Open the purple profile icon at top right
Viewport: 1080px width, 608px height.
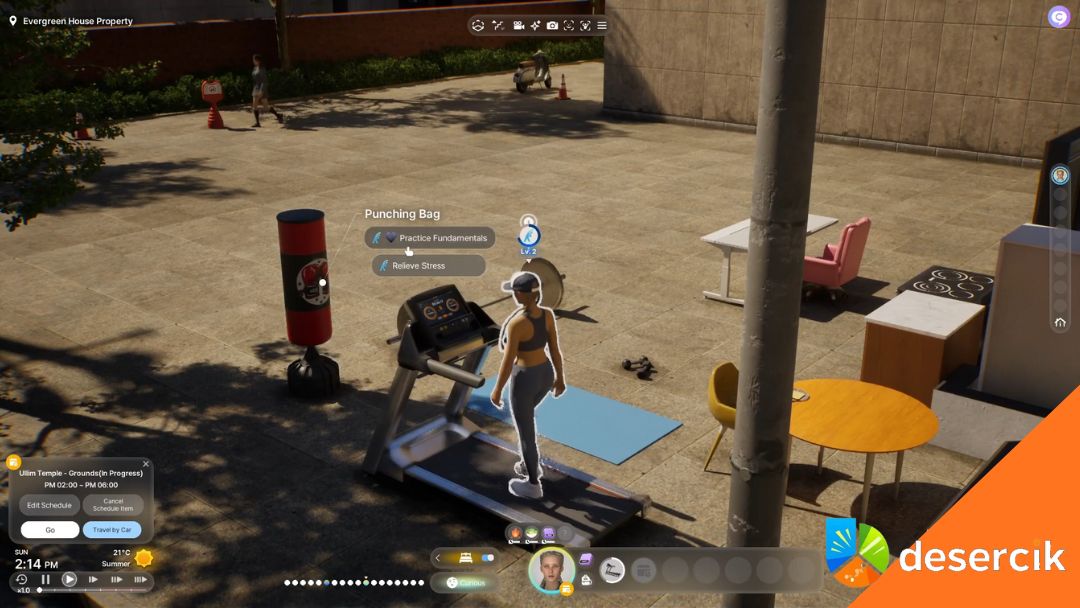[1058, 17]
